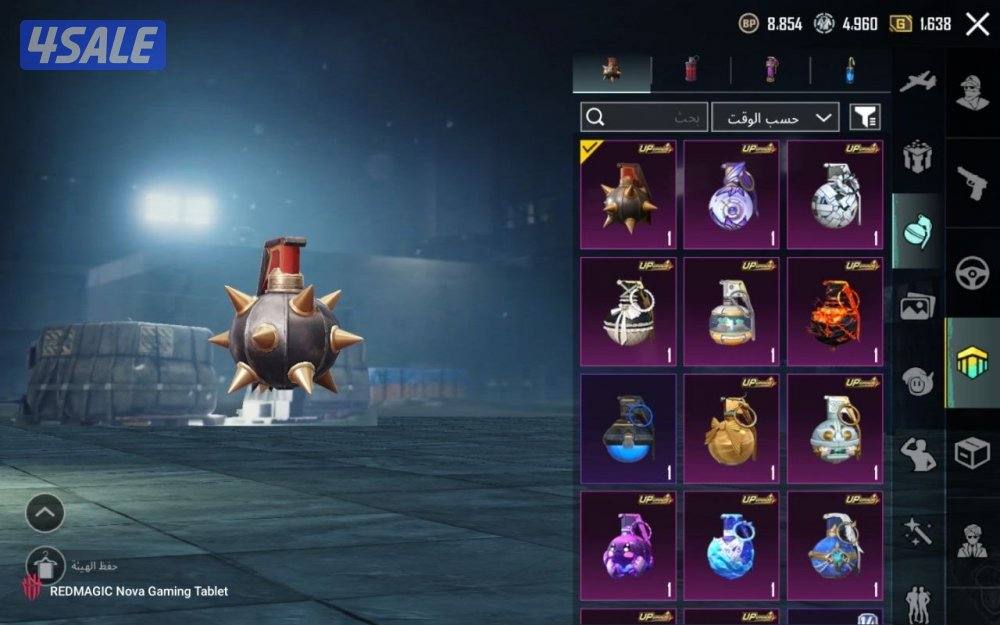This screenshot has height=625, width=1000.
Task: Open the sort-by-time dropdown
Action: 775,117
